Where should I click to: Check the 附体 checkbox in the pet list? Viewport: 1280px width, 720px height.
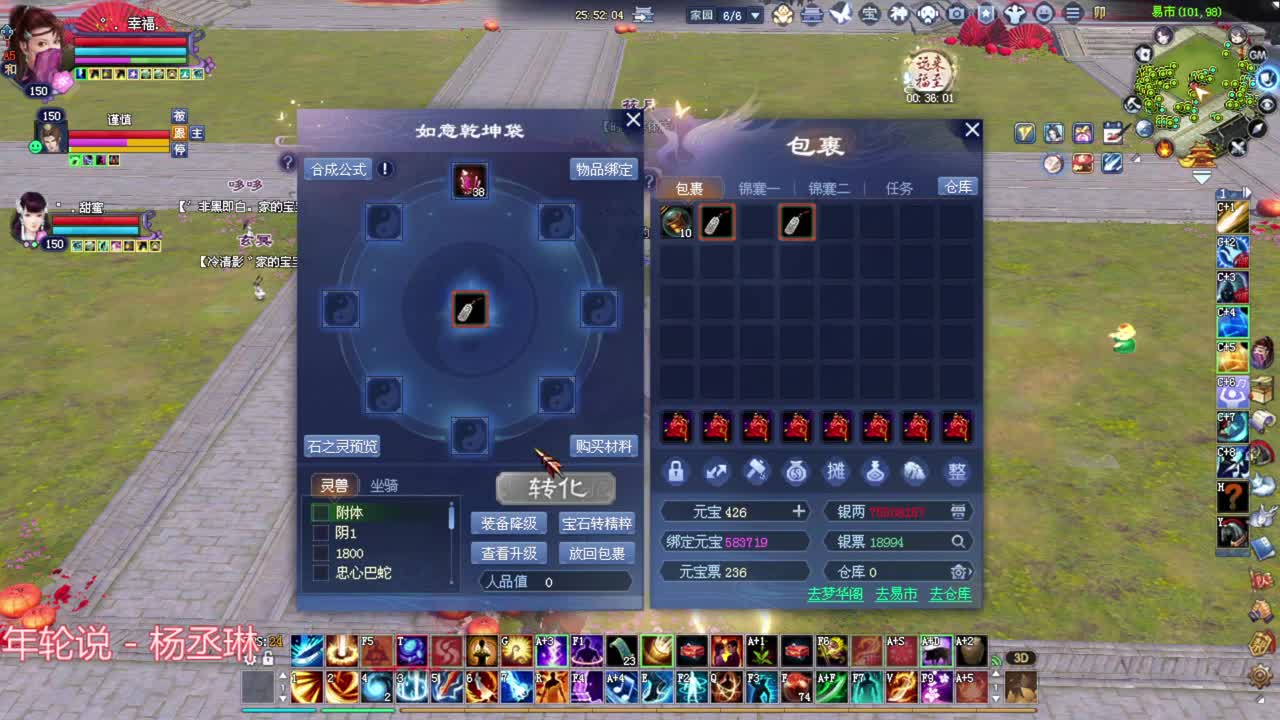pyautogui.click(x=323, y=512)
